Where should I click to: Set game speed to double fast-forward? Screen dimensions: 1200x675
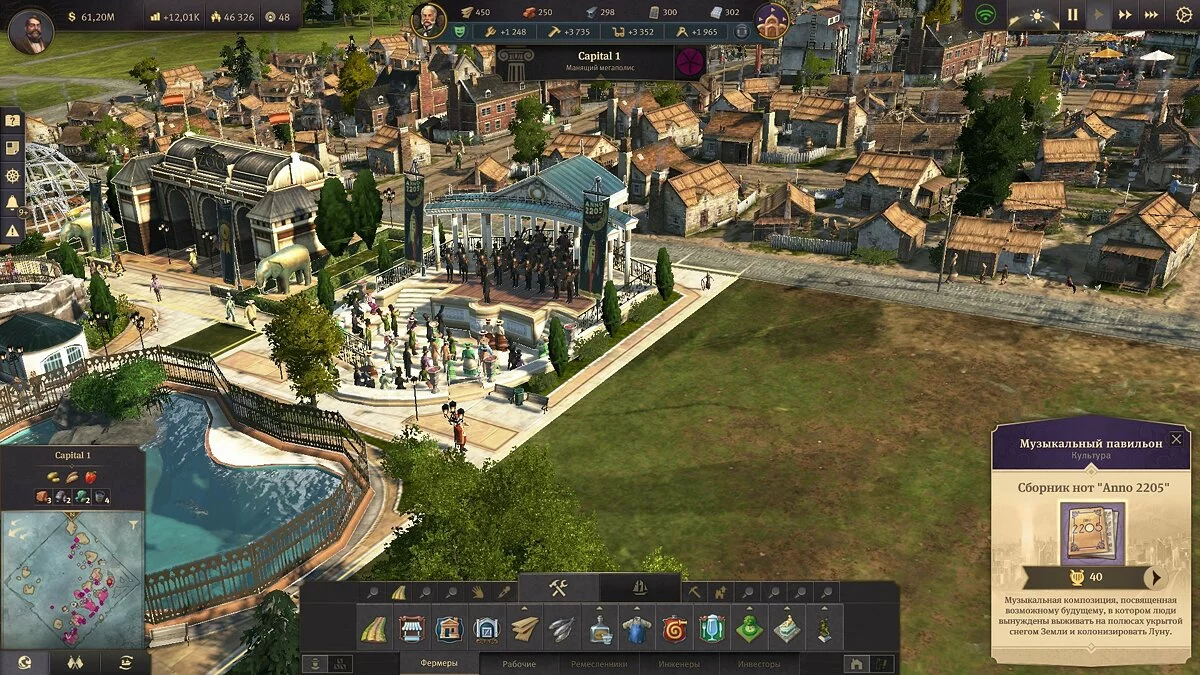[x=1125, y=15]
